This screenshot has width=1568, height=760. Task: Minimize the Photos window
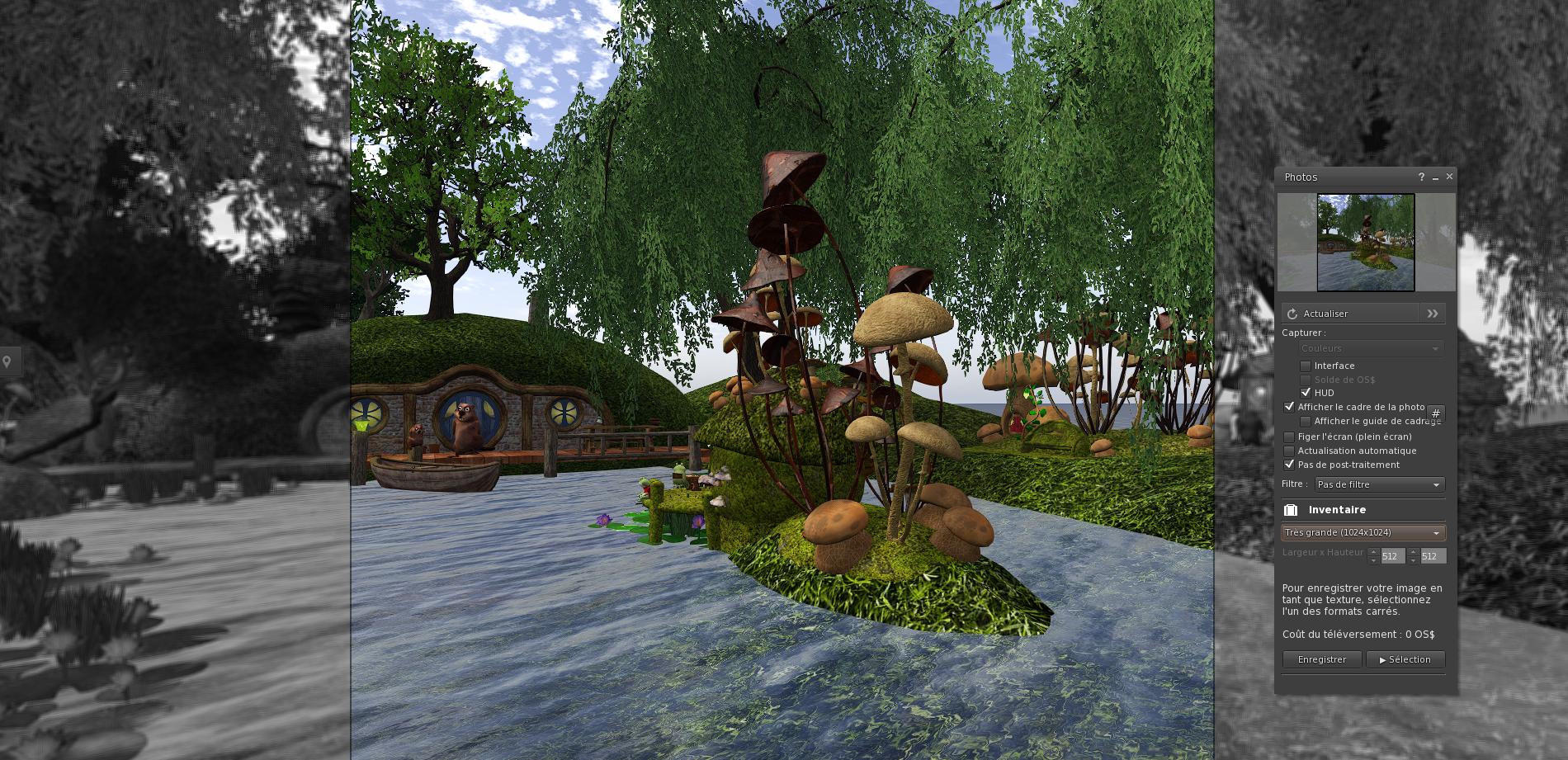(x=1436, y=177)
